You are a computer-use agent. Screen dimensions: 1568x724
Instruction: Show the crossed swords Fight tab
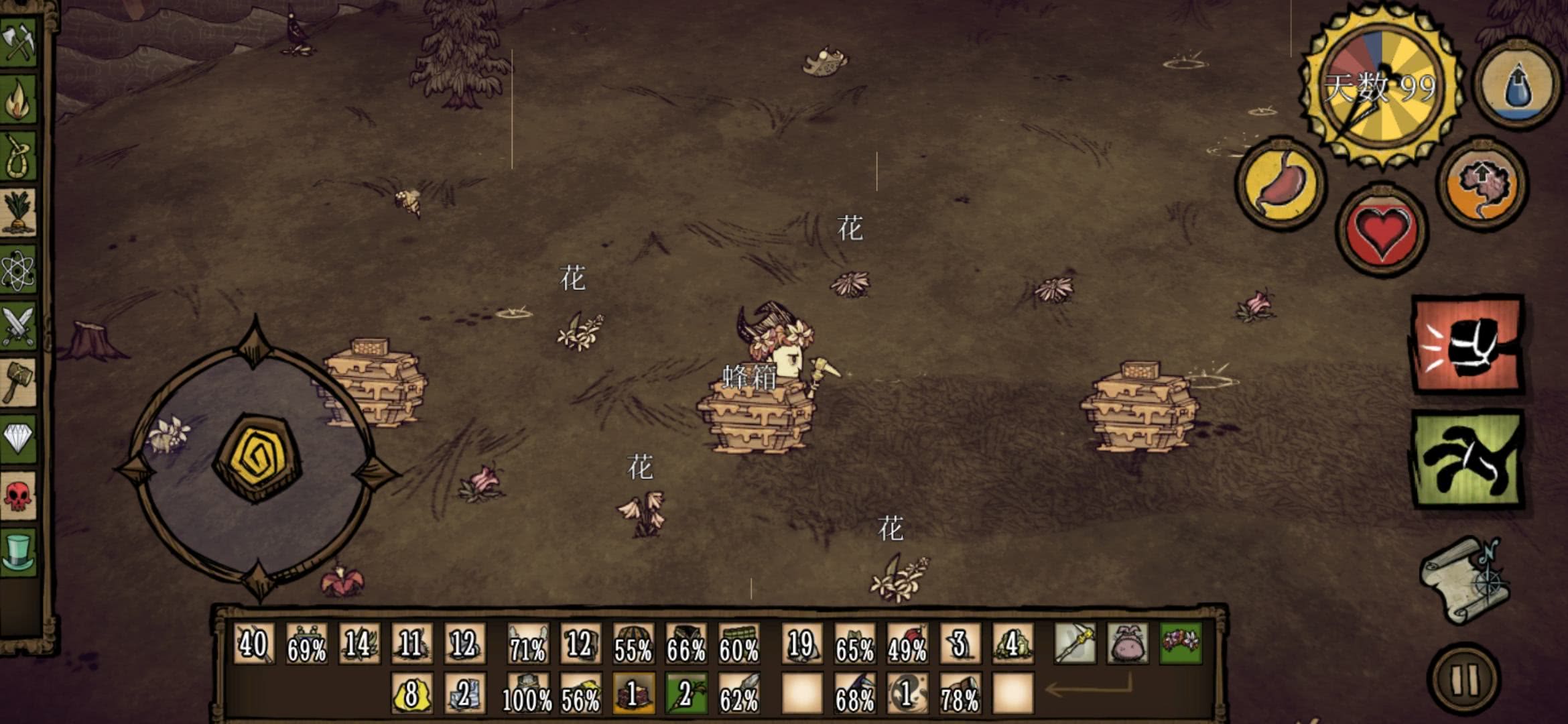19,326
